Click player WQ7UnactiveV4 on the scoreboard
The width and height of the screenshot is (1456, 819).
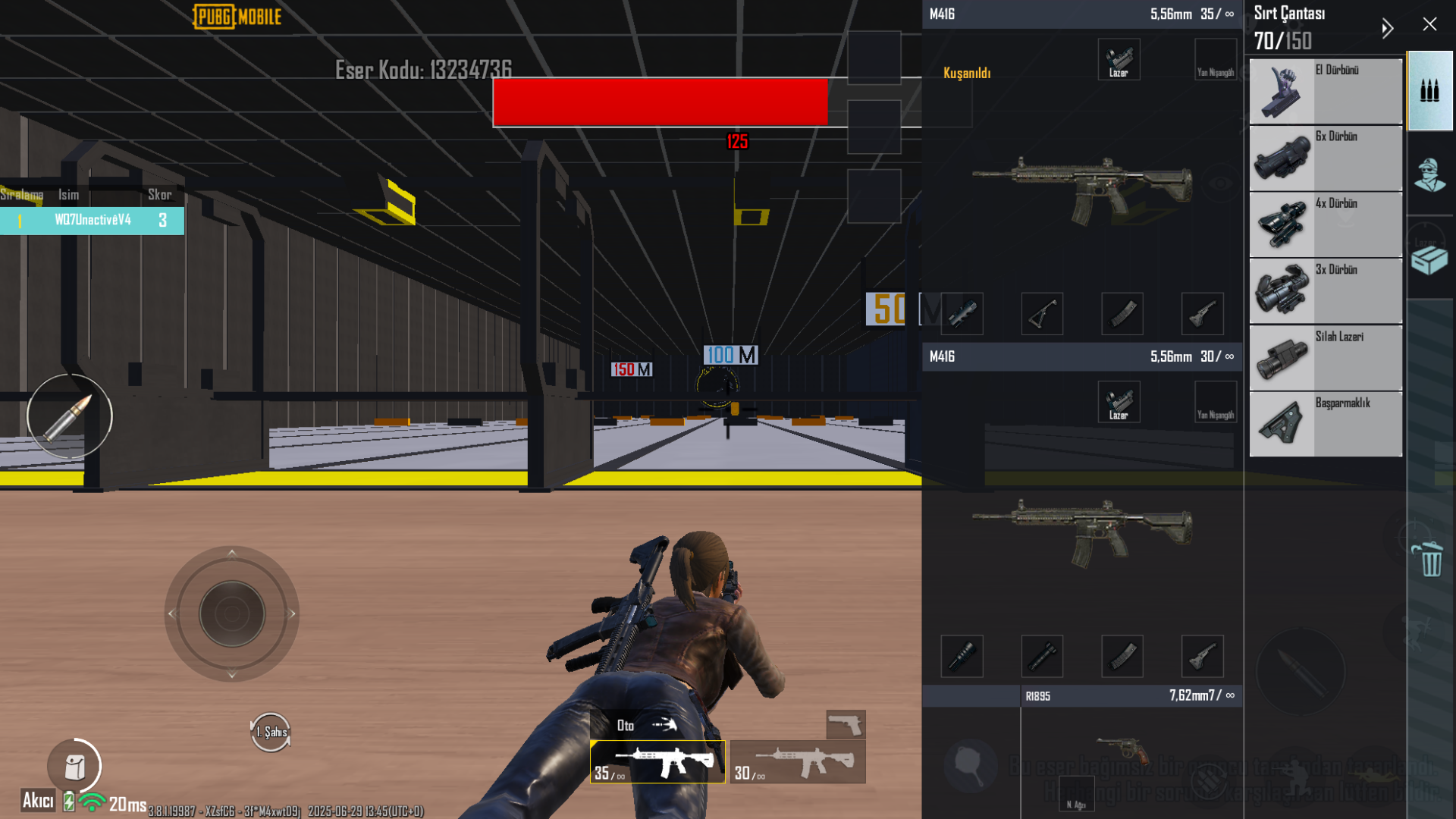(x=93, y=221)
